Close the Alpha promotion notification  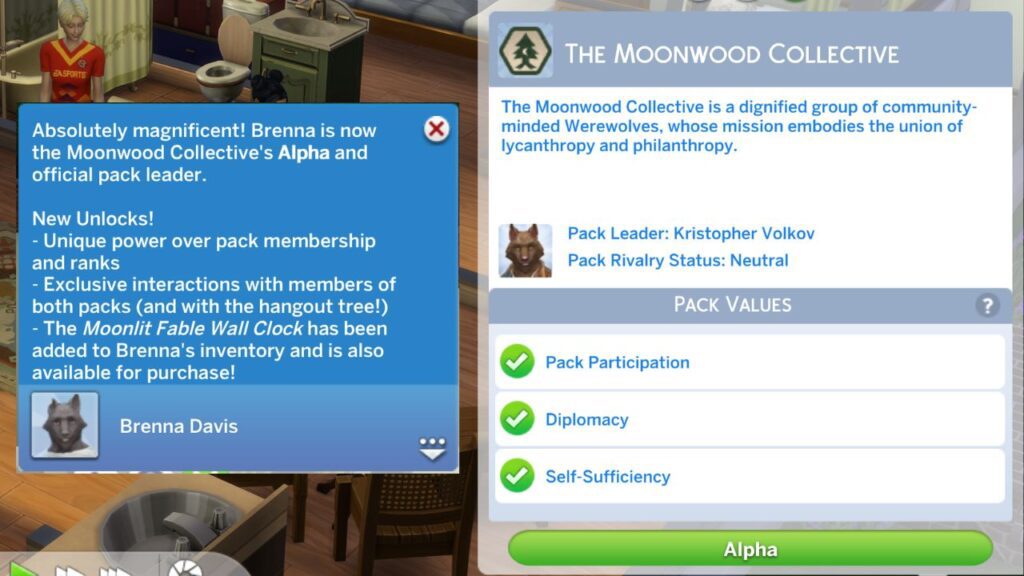pos(437,129)
